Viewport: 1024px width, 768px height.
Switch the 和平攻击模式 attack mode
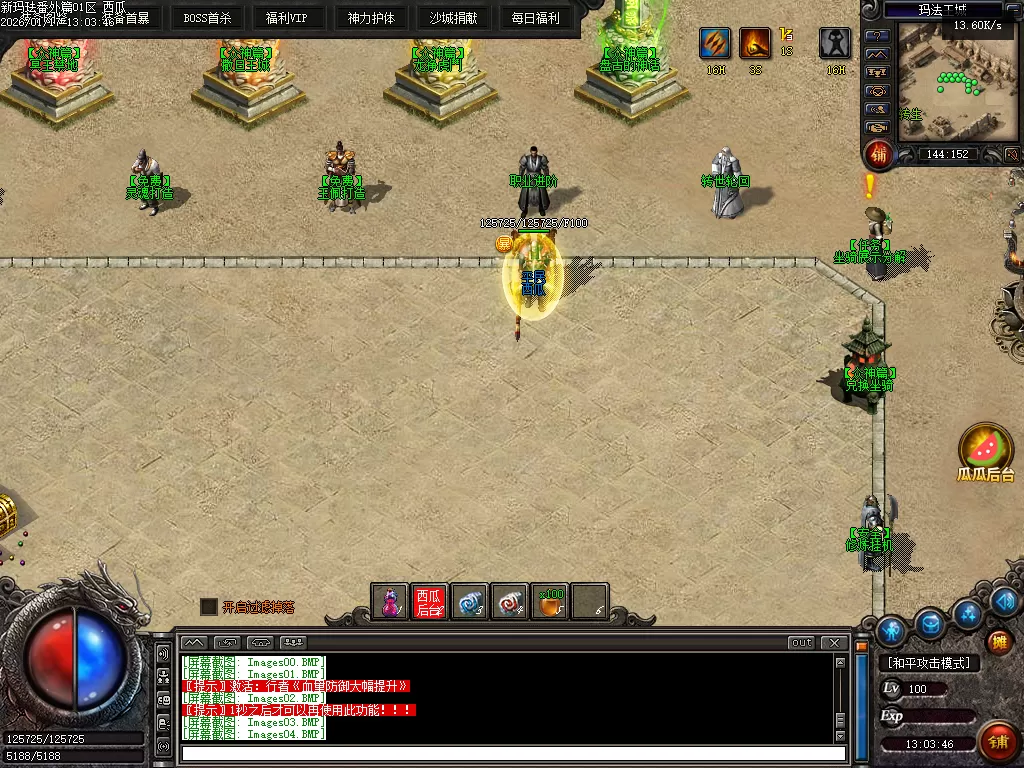click(x=929, y=663)
